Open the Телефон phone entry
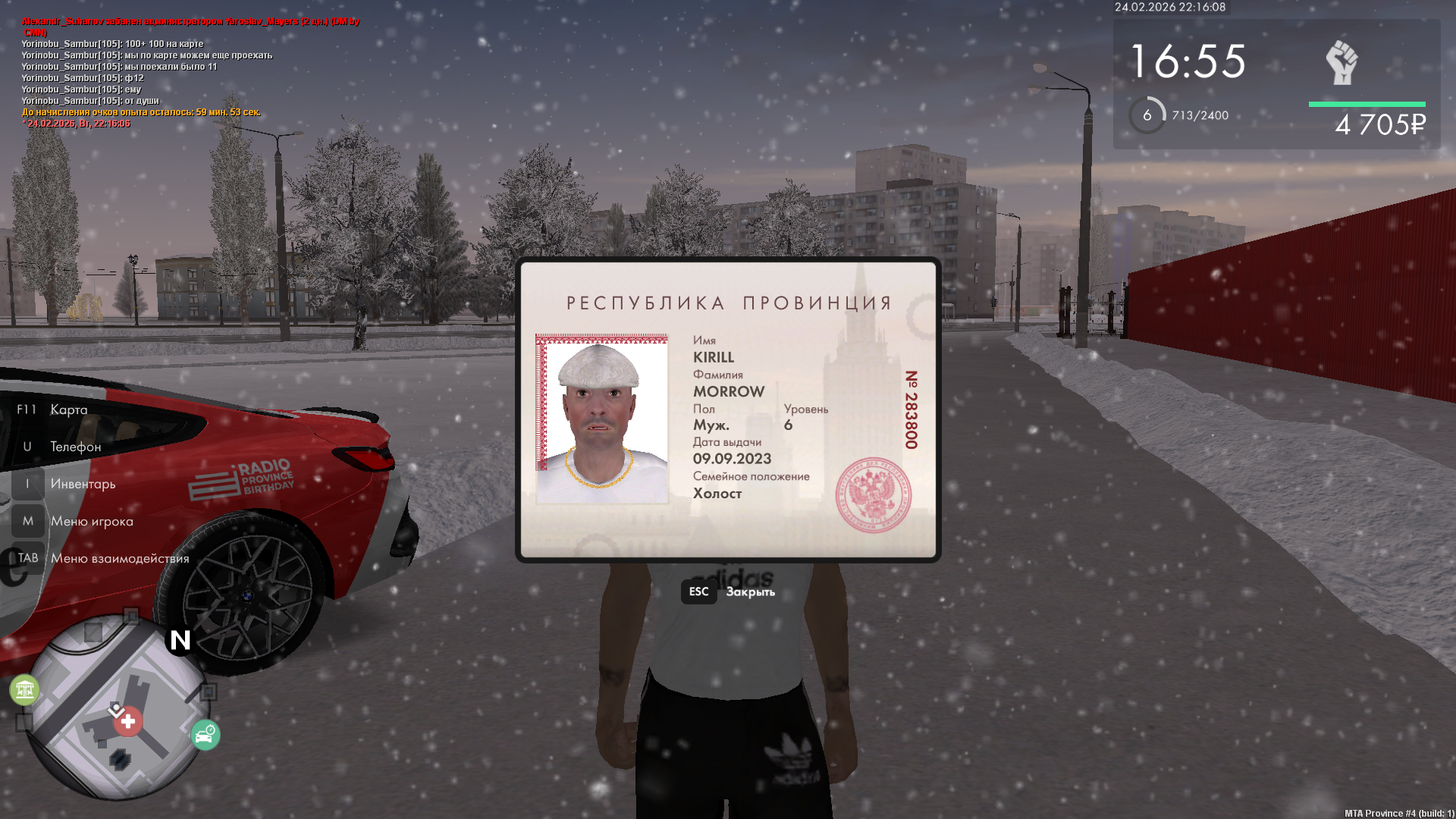This screenshot has height=819, width=1456. tap(75, 447)
